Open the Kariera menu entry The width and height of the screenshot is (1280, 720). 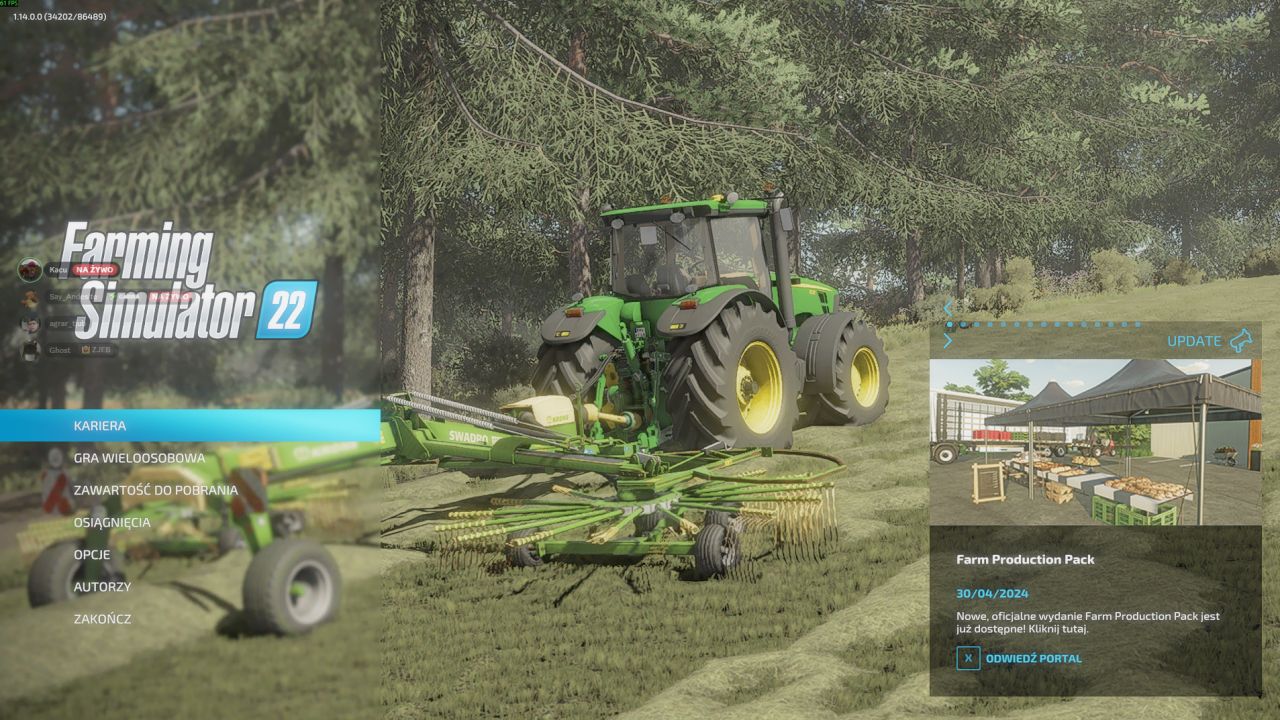click(x=100, y=426)
